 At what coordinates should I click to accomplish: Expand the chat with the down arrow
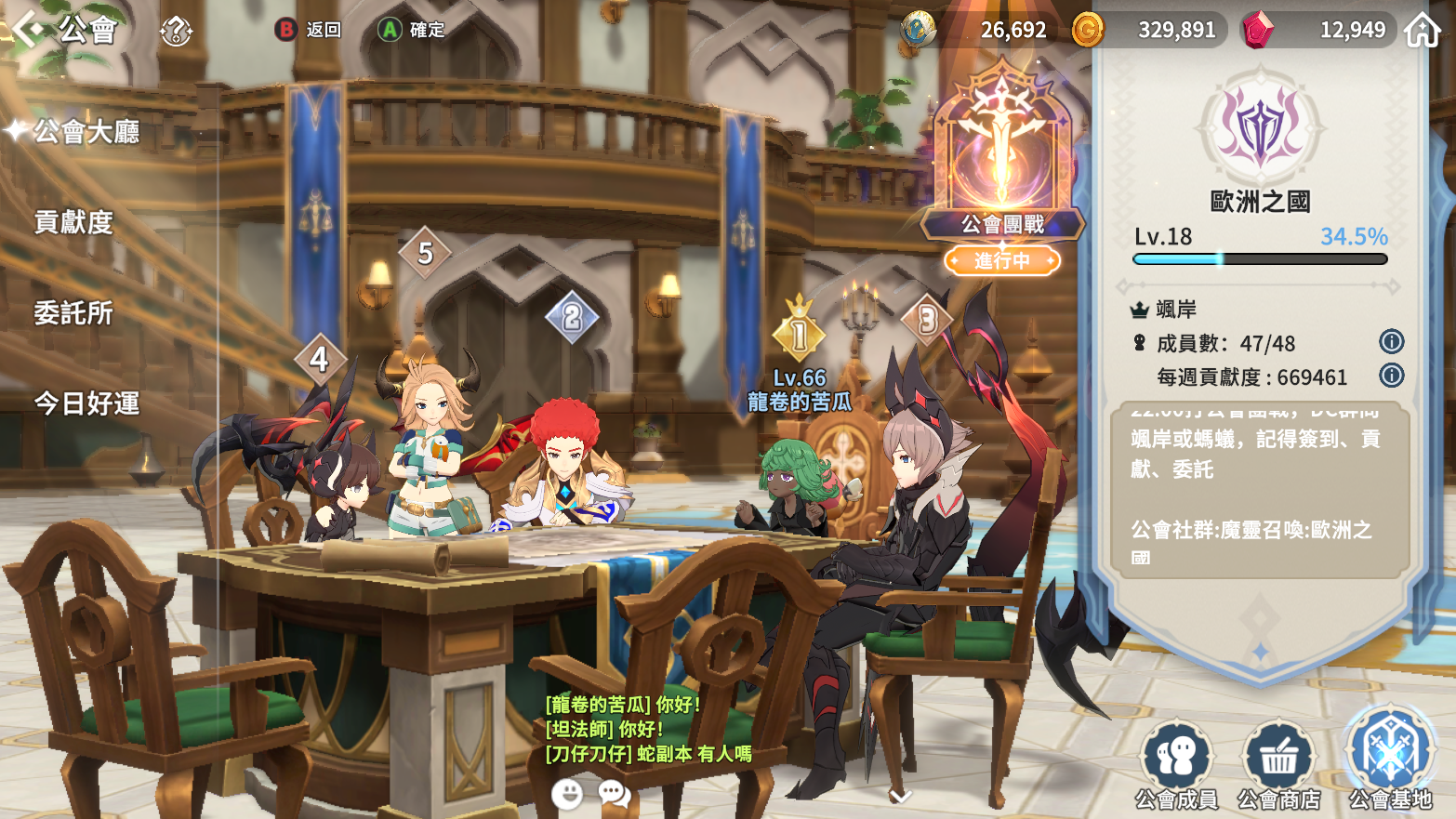(900, 796)
